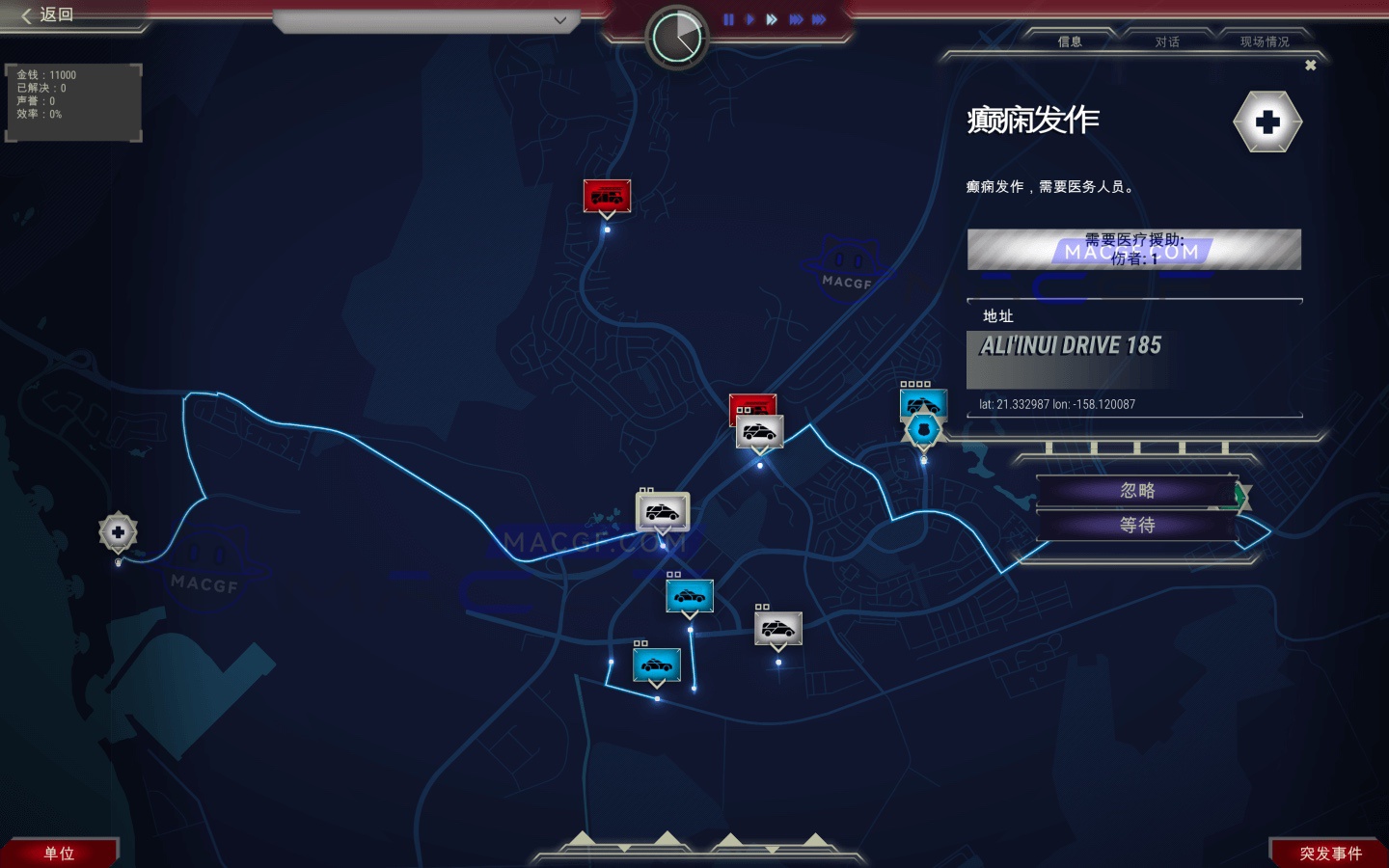Click the clock dial at top center

point(678,36)
